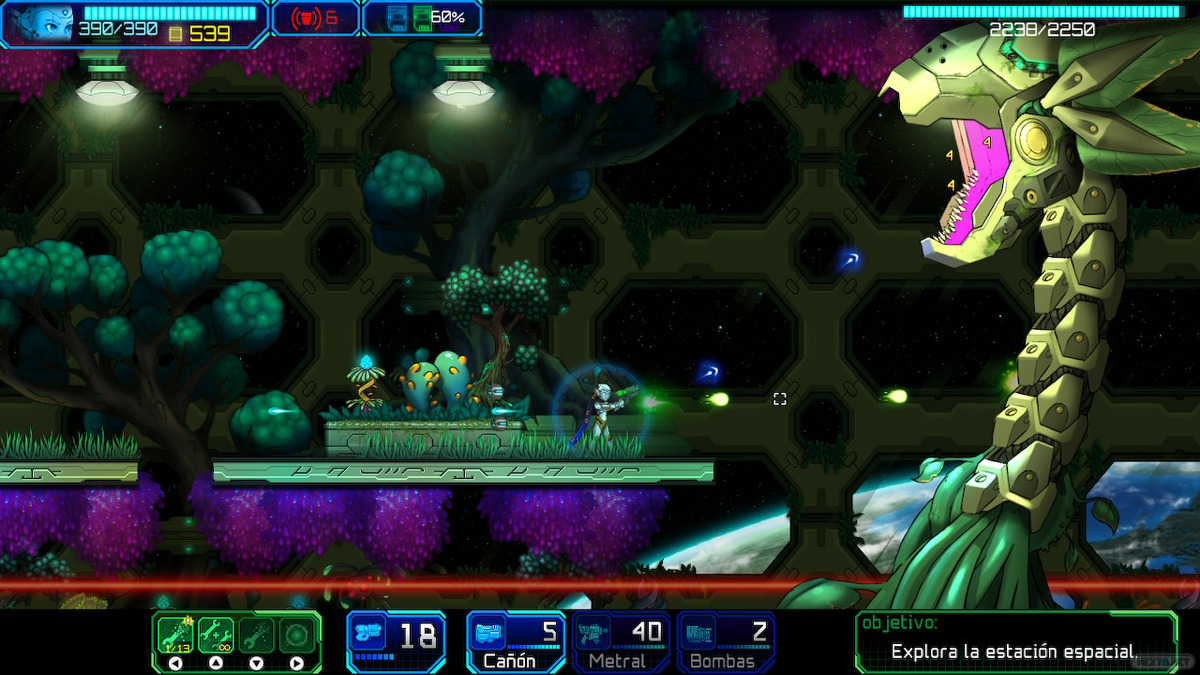Pick the dimmed wrench tool slot
Viewport: 1200px width, 675px height.
coord(256,634)
